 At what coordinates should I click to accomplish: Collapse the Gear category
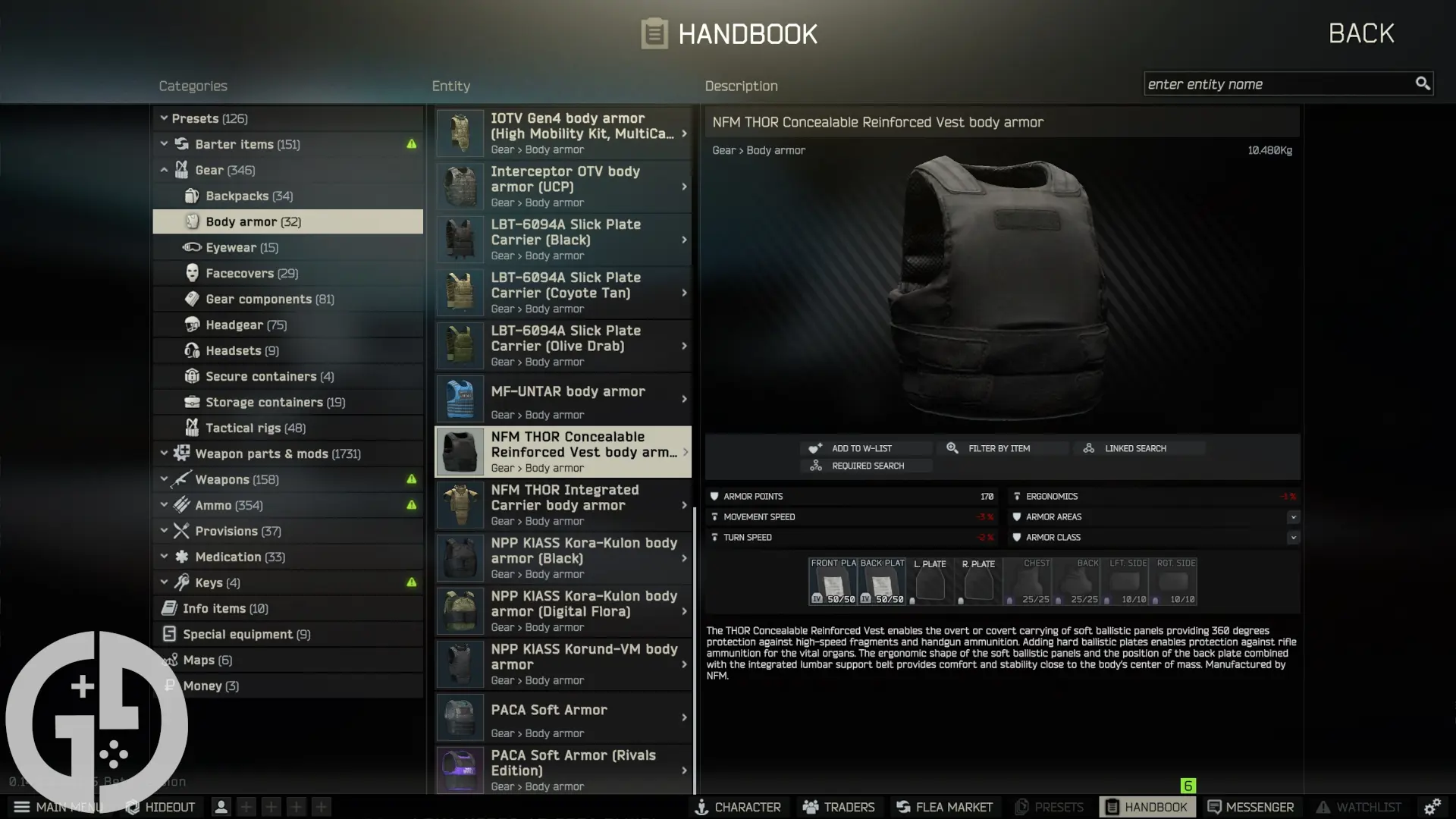[x=164, y=170]
